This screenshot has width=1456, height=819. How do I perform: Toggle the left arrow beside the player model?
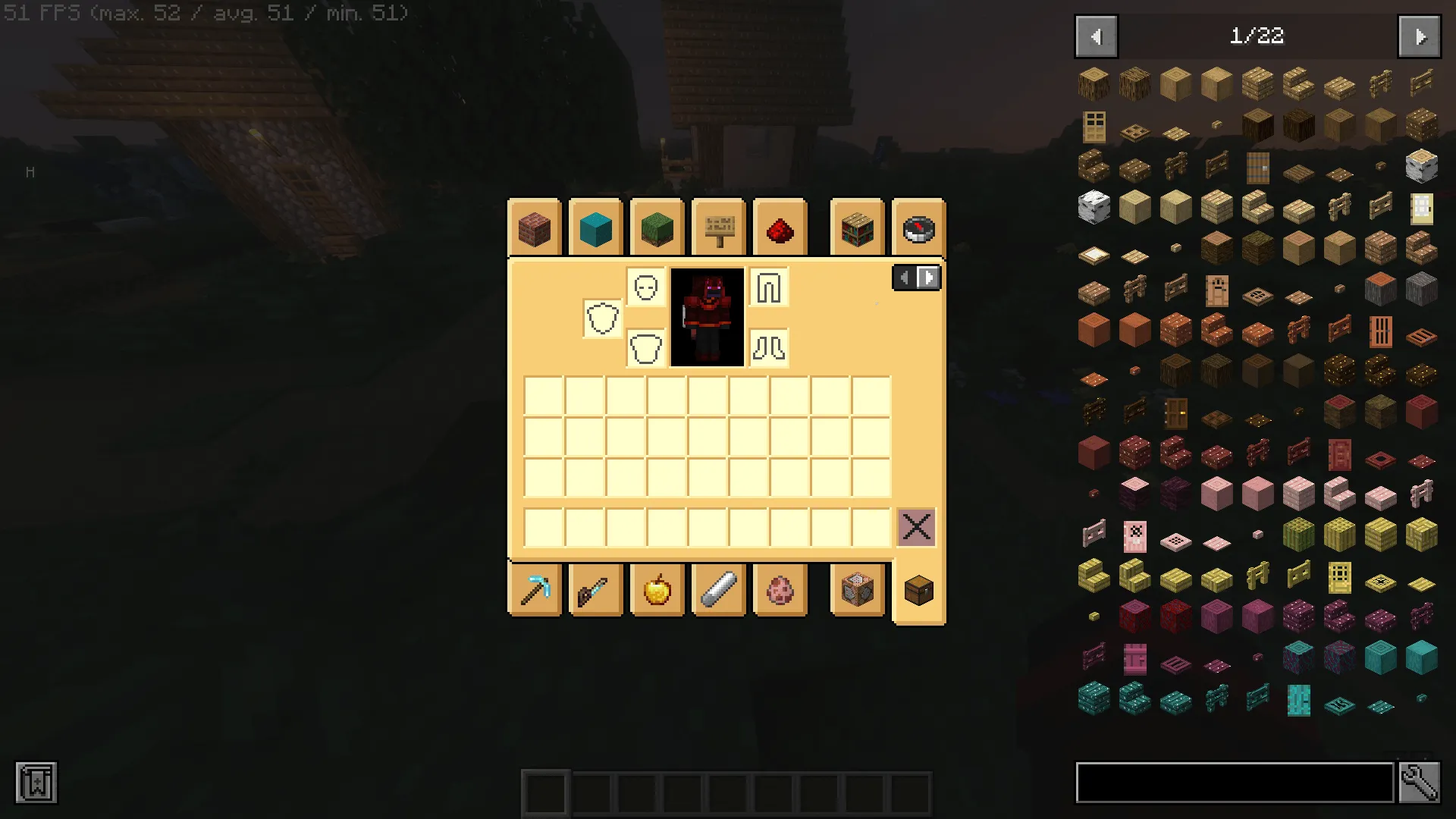904,278
